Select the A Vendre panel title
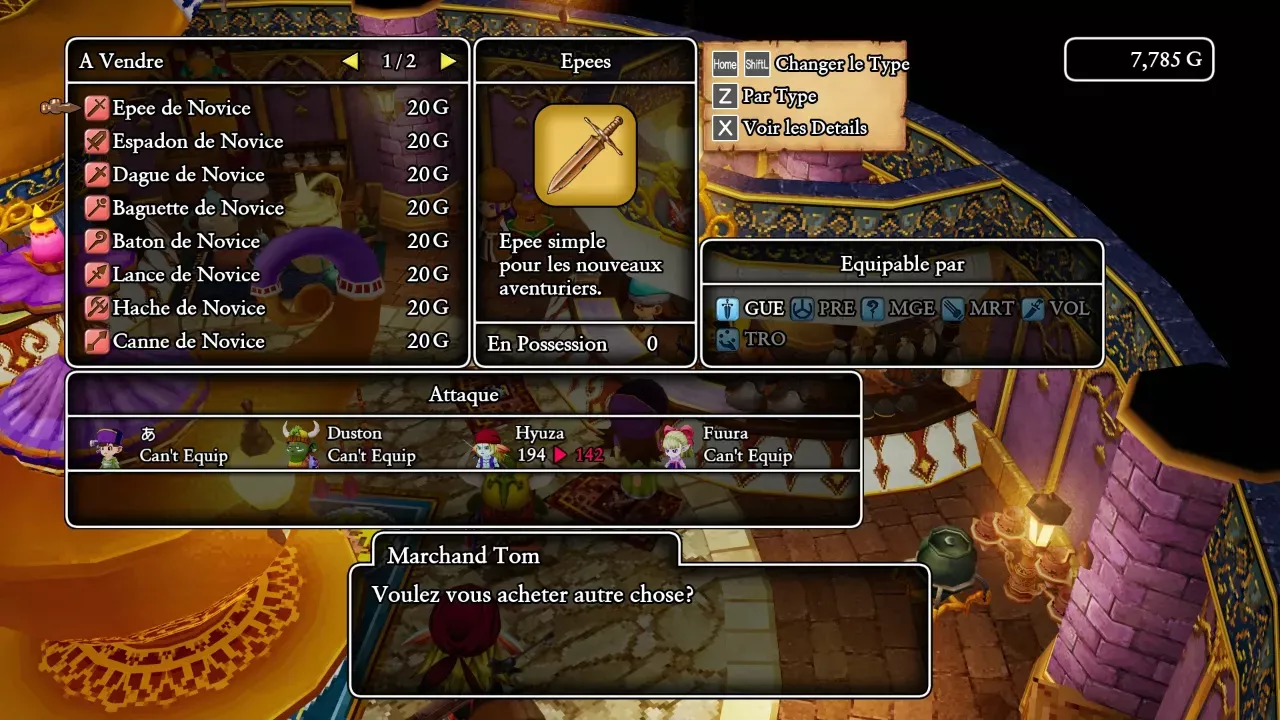The width and height of the screenshot is (1280, 720). point(121,61)
